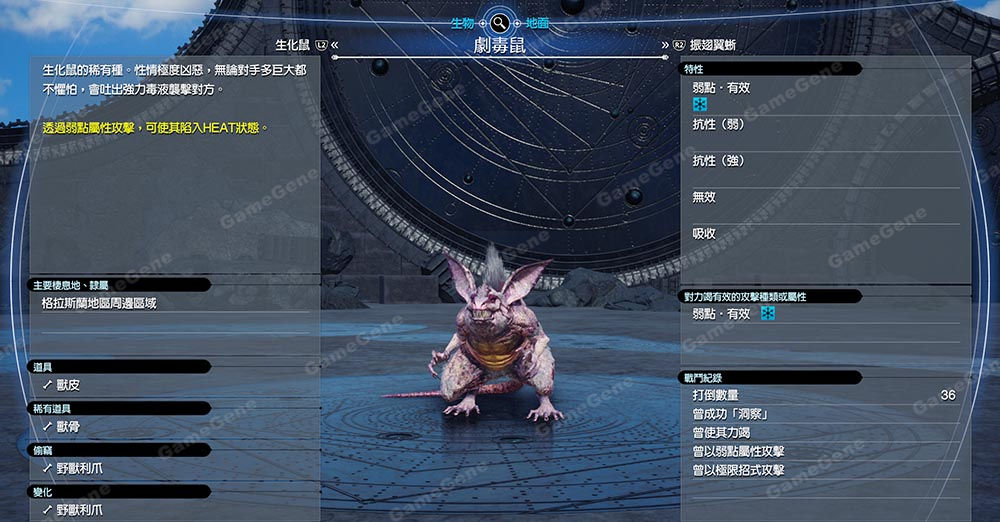
Task: Switch to the 地圖 tab
Action: (536, 22)
